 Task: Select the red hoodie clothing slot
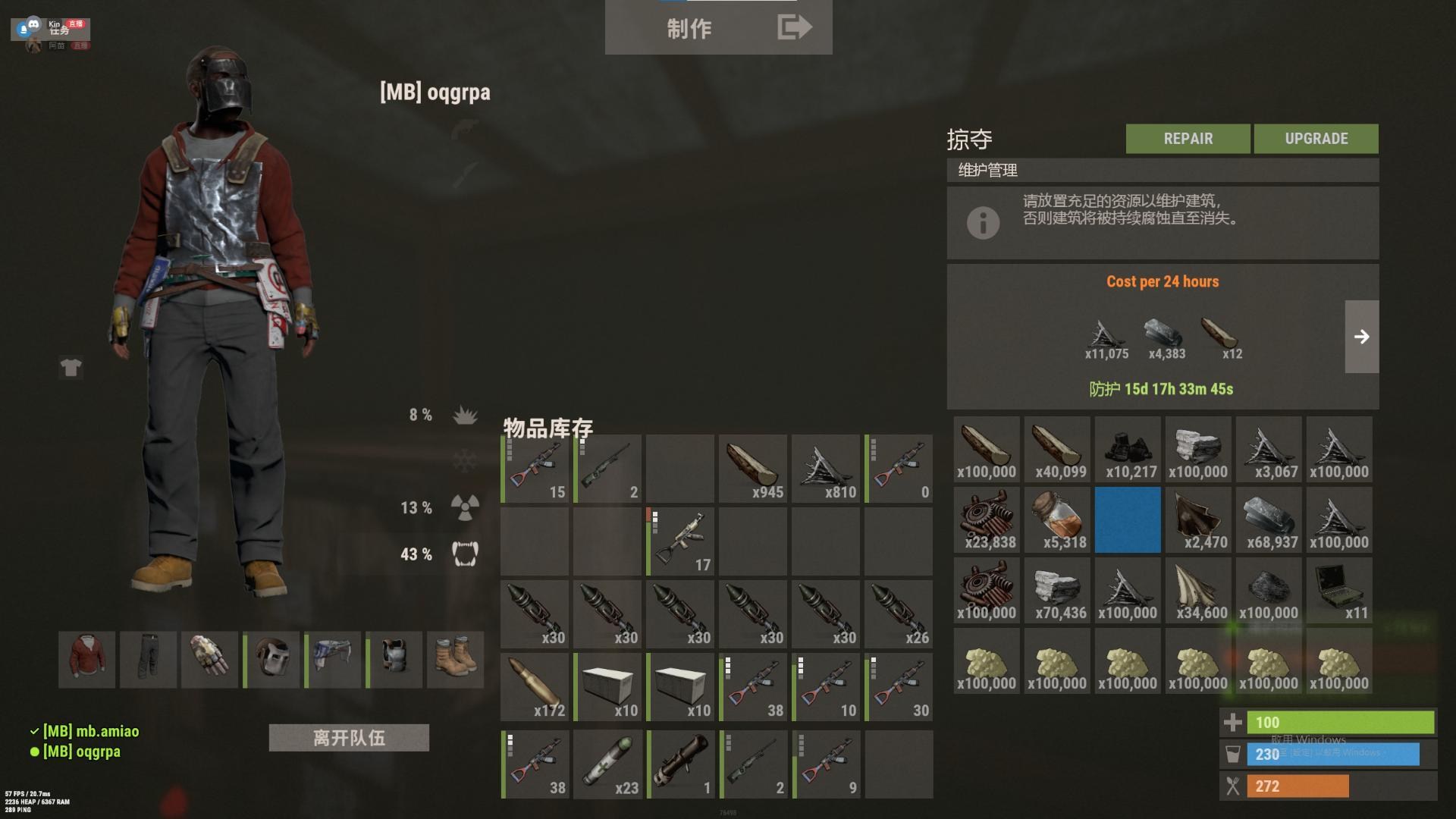[x=86, y=659]
